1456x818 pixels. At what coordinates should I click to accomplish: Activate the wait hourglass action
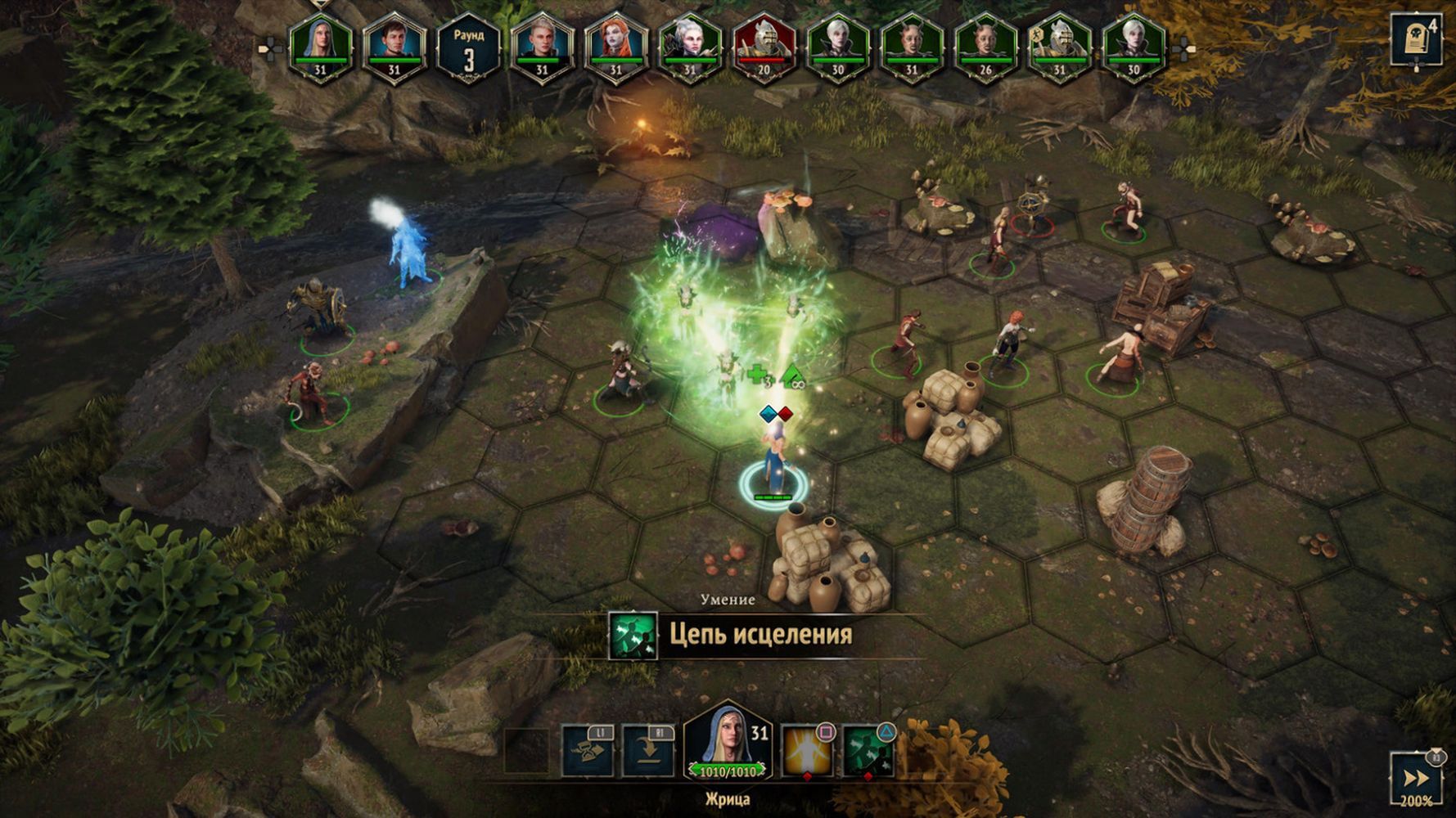click(x=587, y=750)
